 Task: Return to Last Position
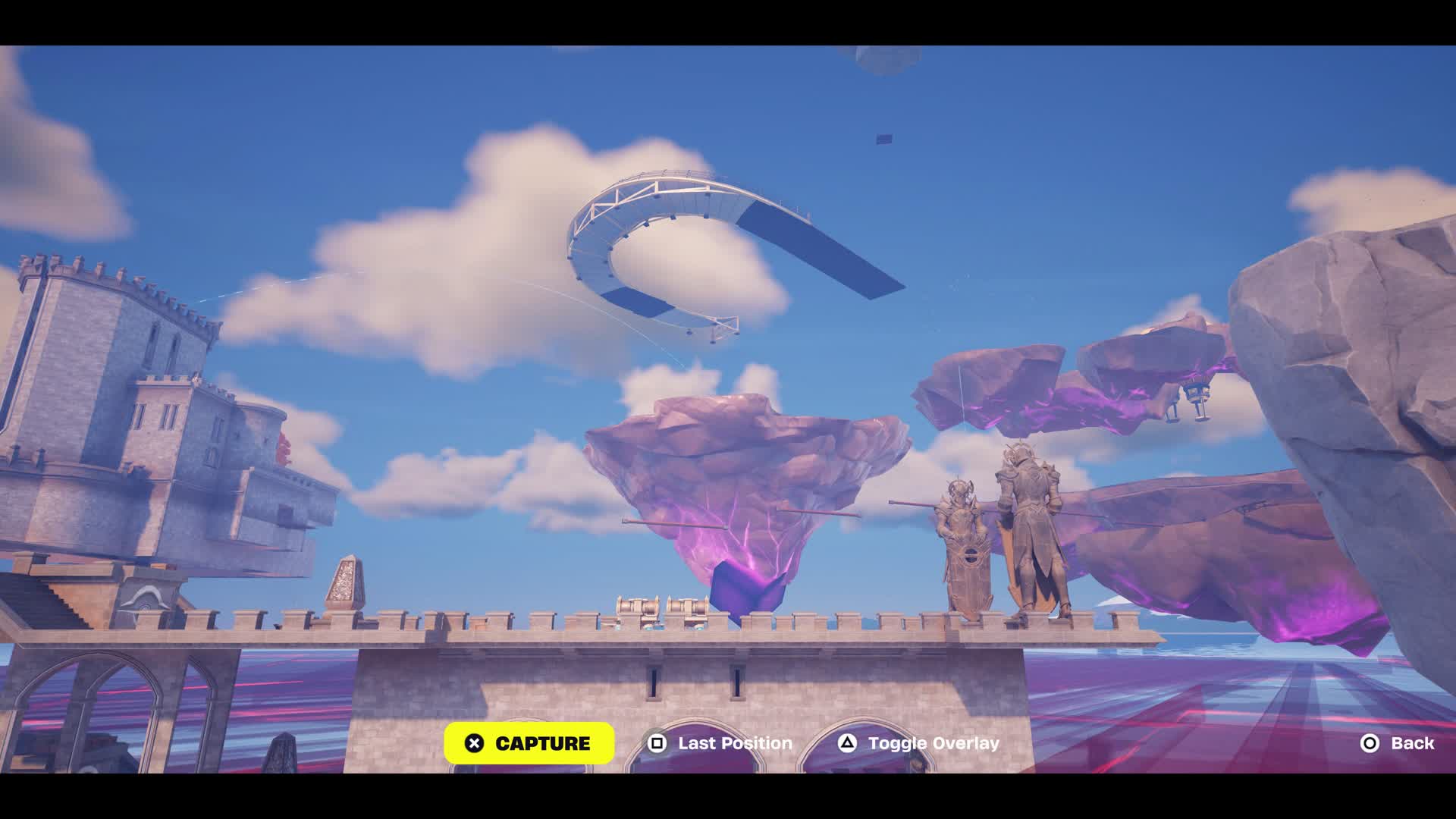tap(720, 743)
